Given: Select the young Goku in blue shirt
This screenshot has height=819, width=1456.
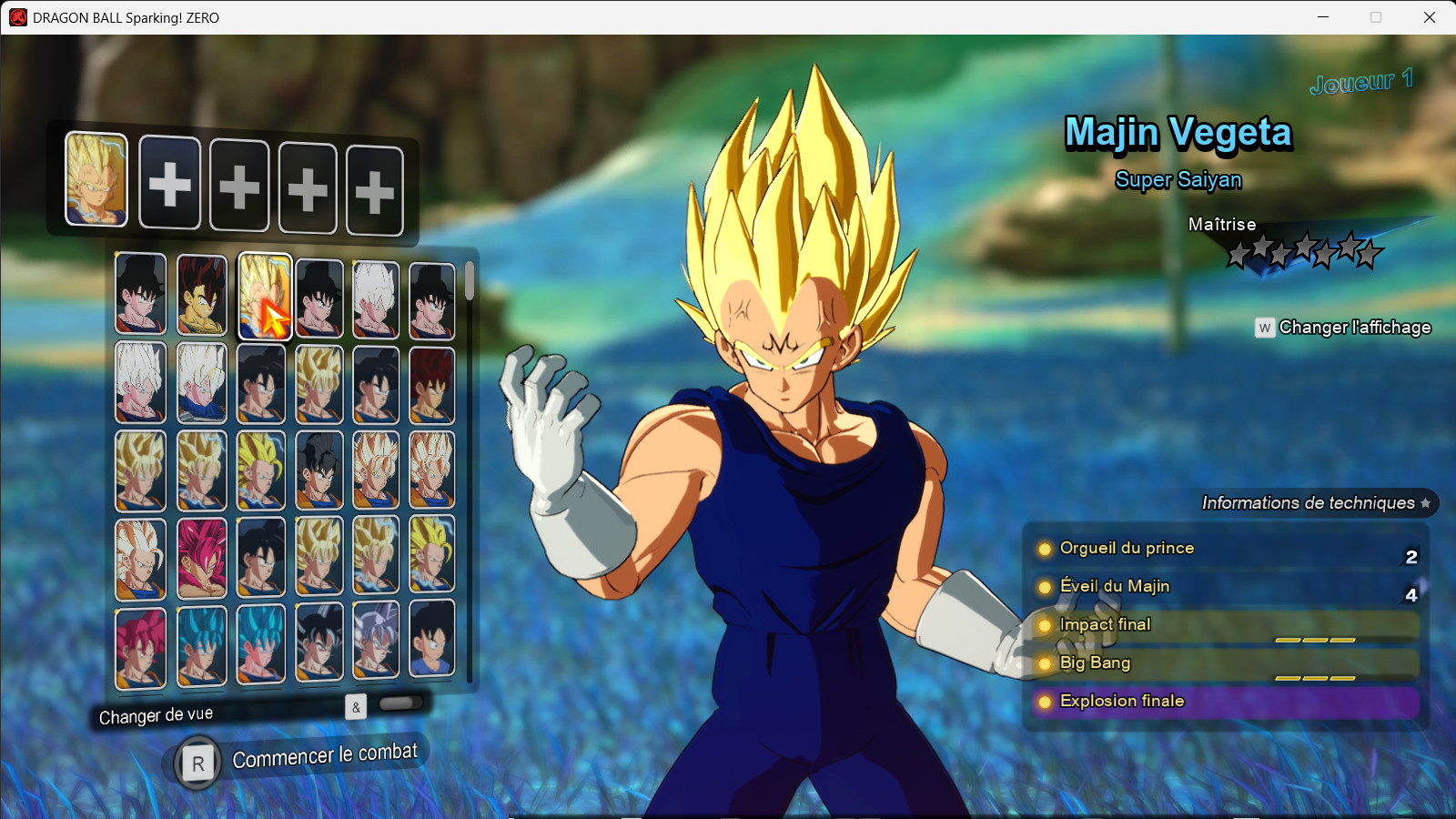Looking at the screenshot, I should pos(431,639).
